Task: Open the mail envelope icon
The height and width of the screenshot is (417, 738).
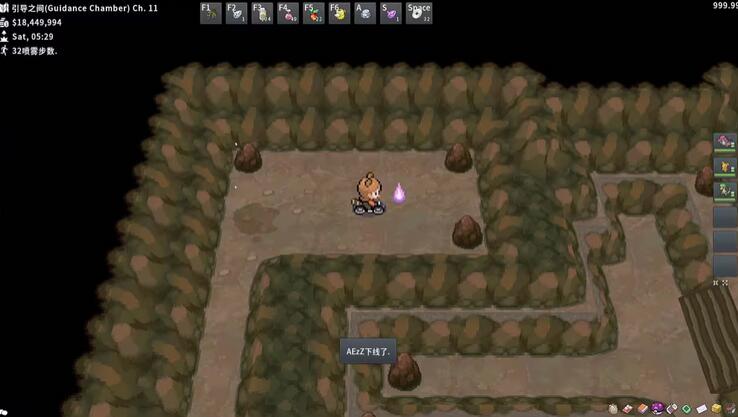Action: (701, 409)
